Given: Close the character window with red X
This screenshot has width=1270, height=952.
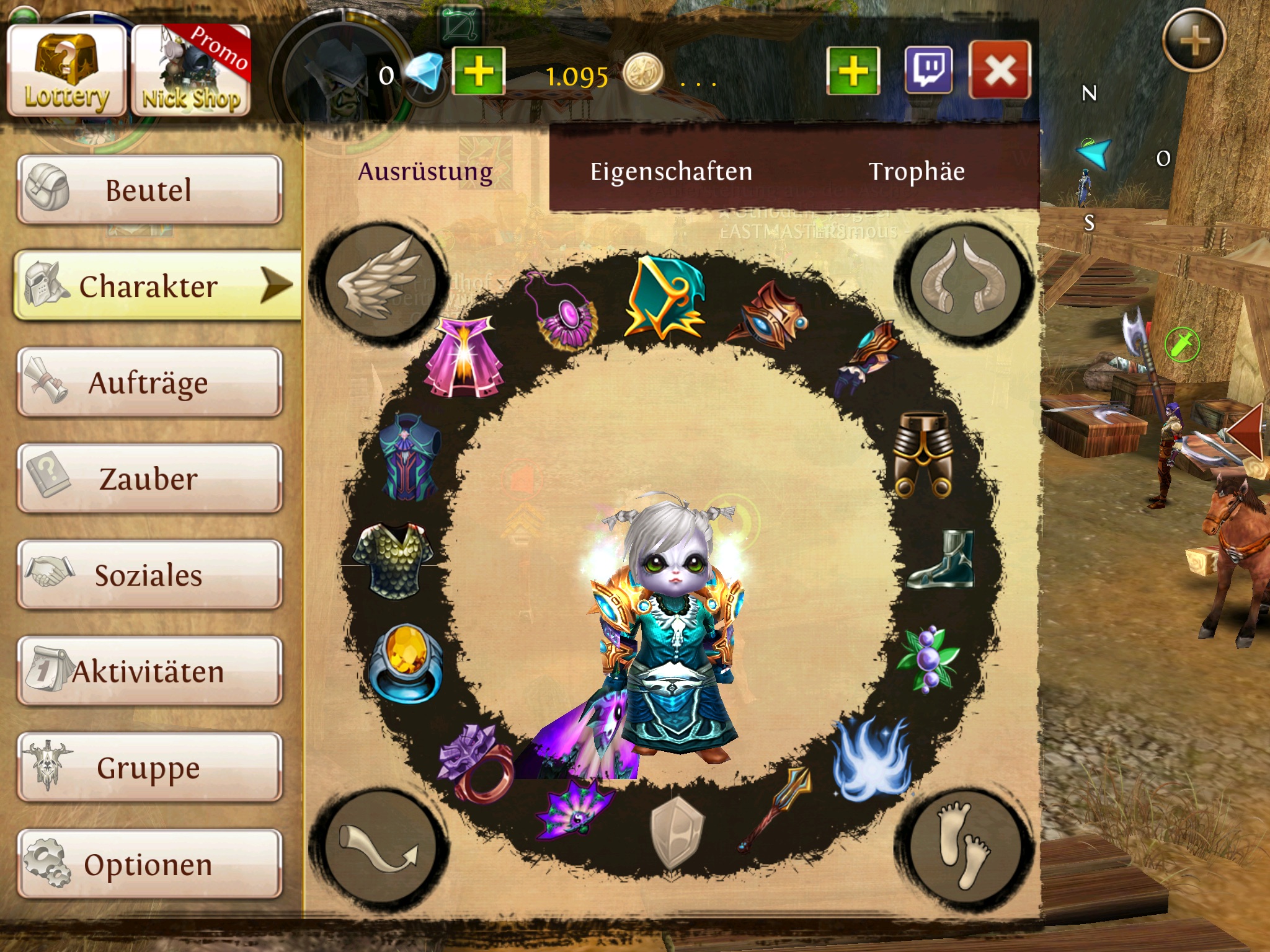Looking at the screenshot, I should click(1000, 71).
